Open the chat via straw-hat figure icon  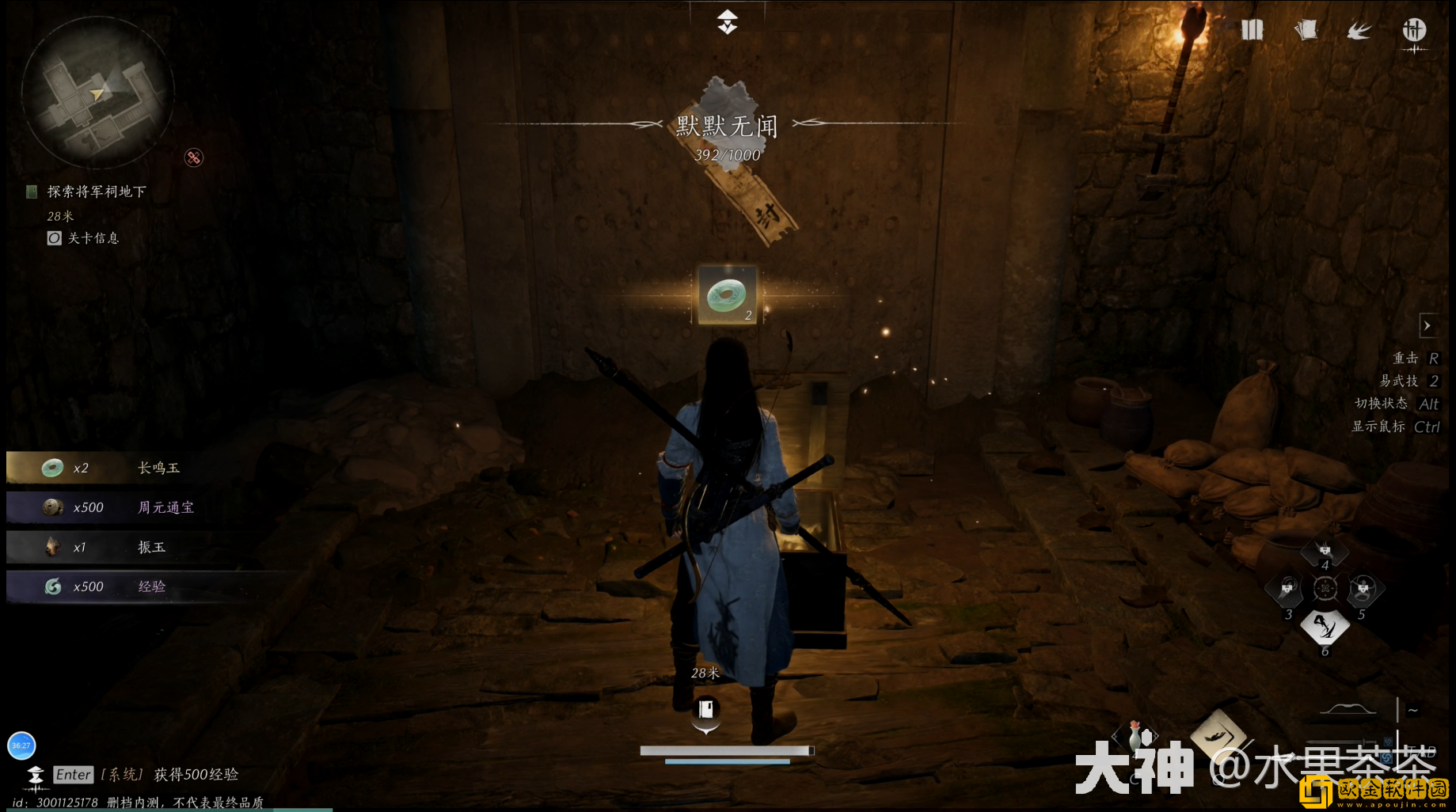coord(36,776)
